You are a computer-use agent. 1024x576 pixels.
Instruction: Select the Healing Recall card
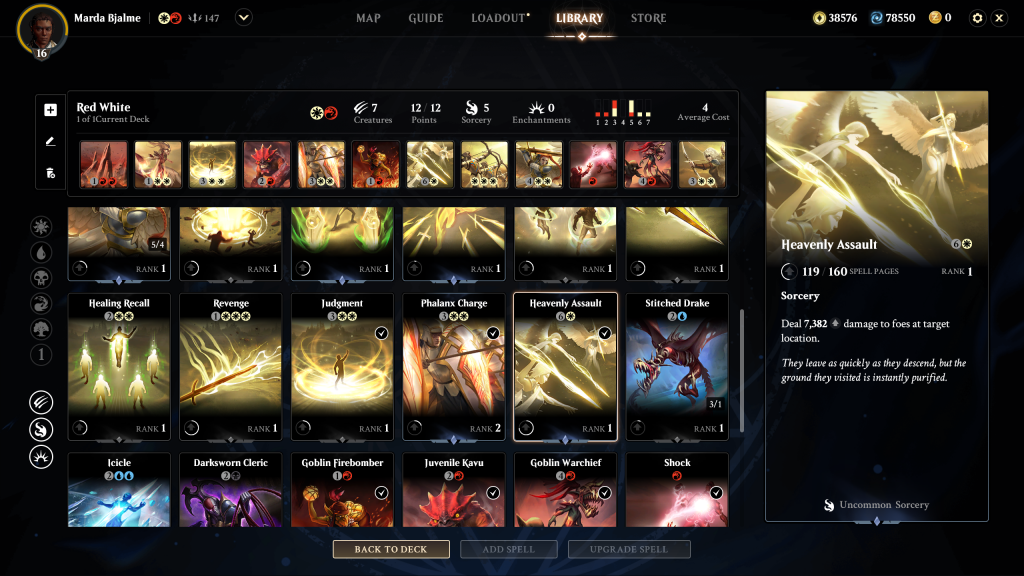(x=119, y=366)
